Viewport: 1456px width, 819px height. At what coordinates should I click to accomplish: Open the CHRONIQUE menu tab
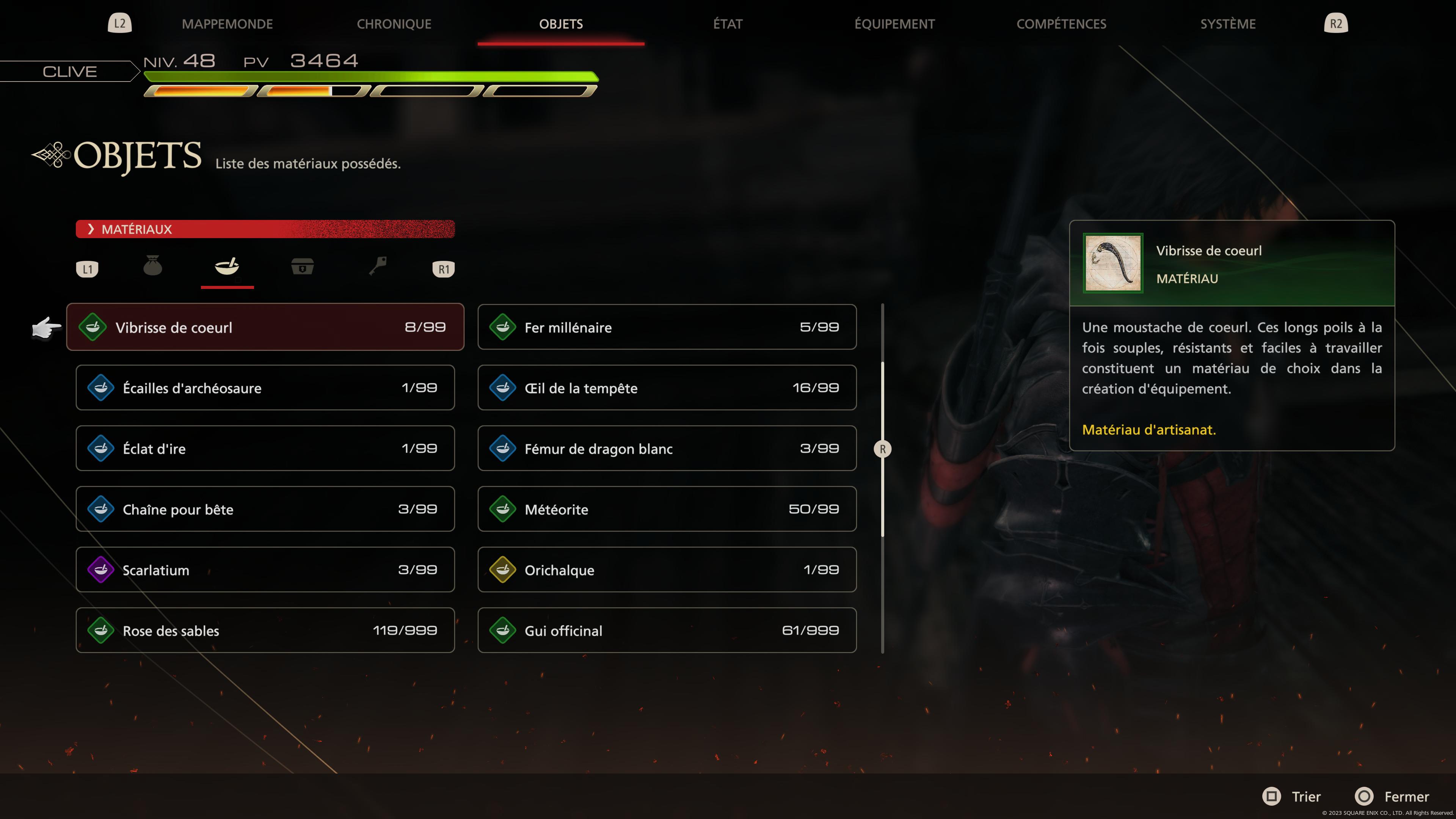394,24
